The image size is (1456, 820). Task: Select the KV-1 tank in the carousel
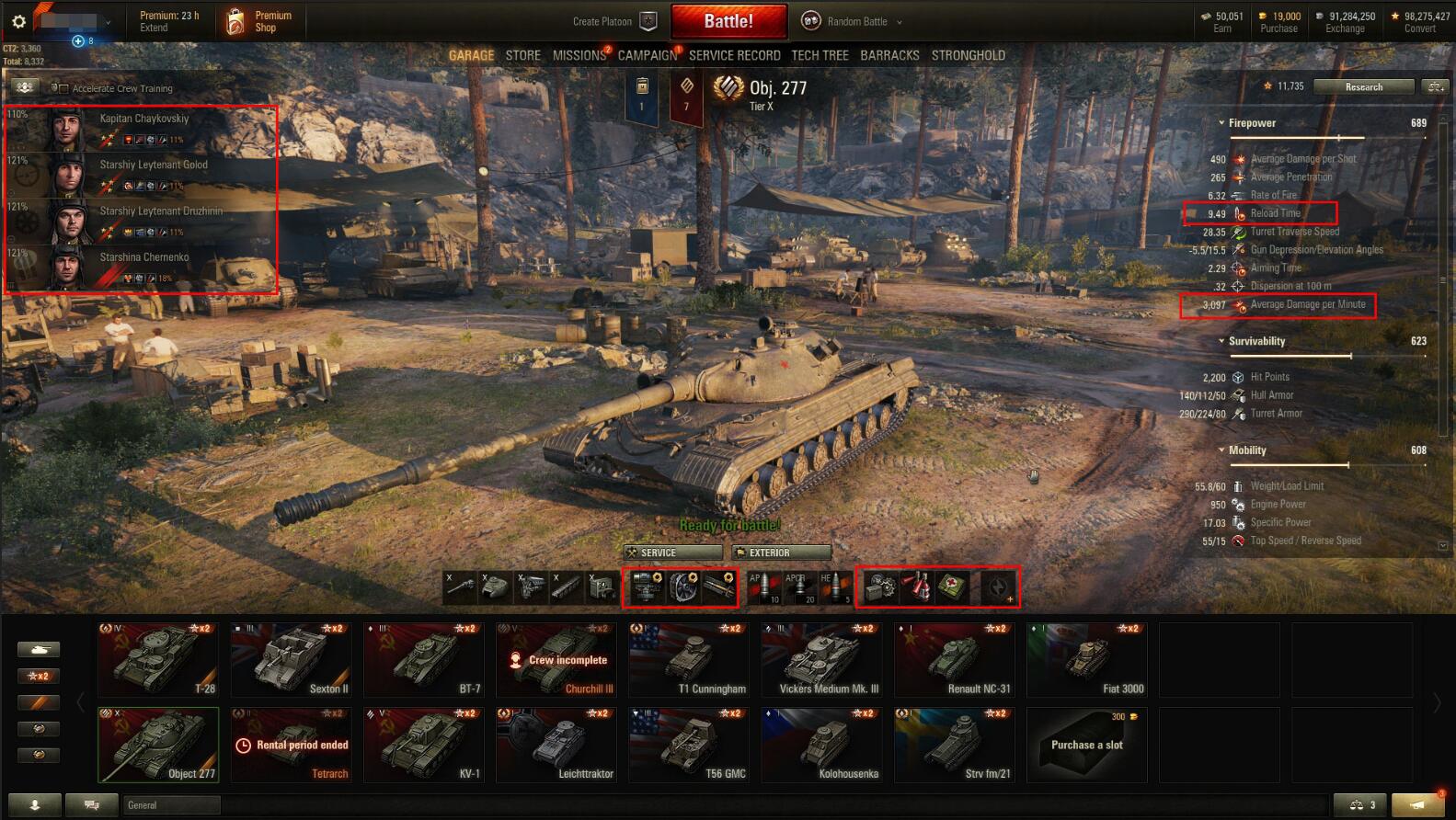click(x=423, y=744)
